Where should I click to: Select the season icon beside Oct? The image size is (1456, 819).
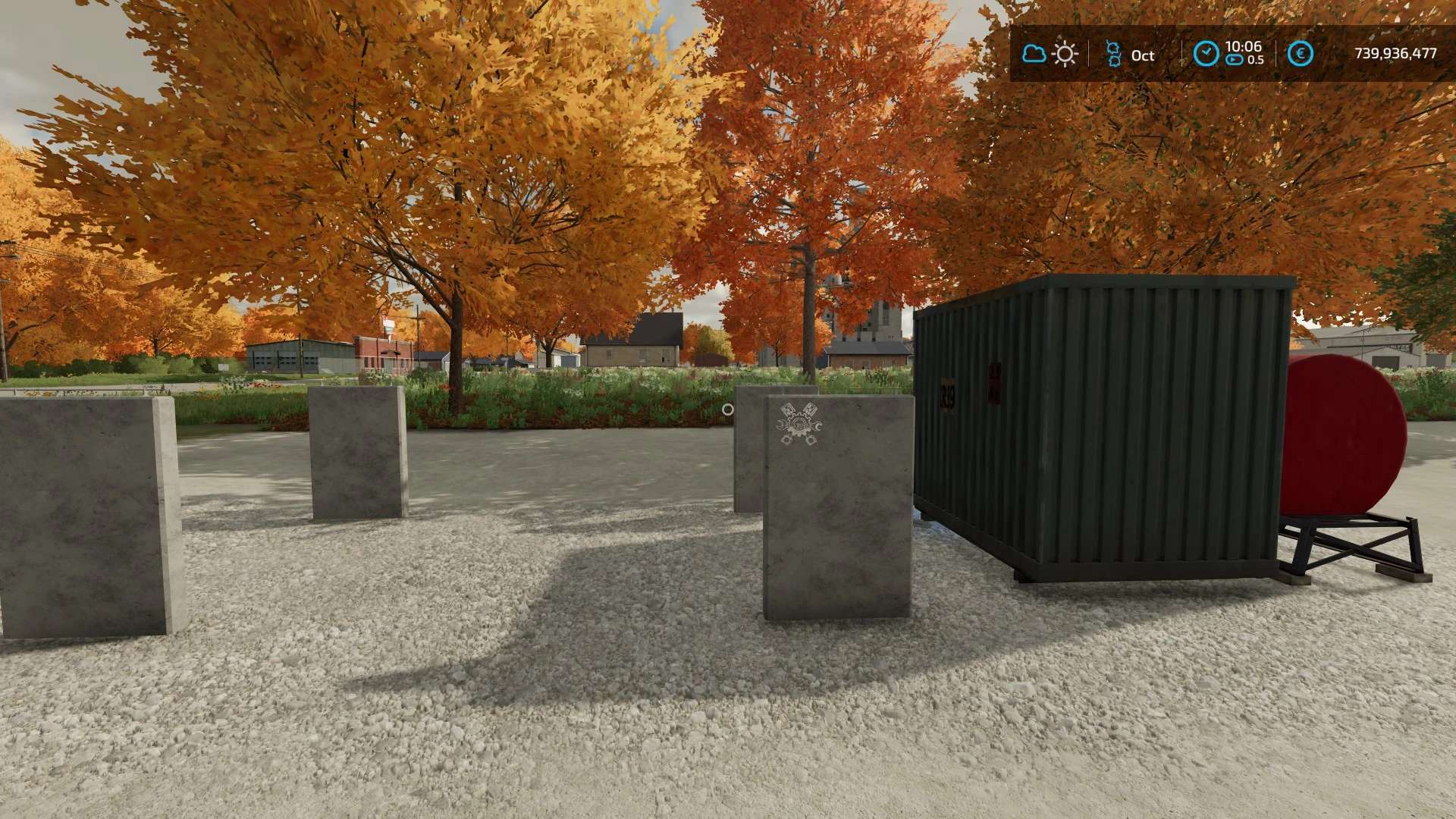pyautogui.click(x=1113, y=54)
